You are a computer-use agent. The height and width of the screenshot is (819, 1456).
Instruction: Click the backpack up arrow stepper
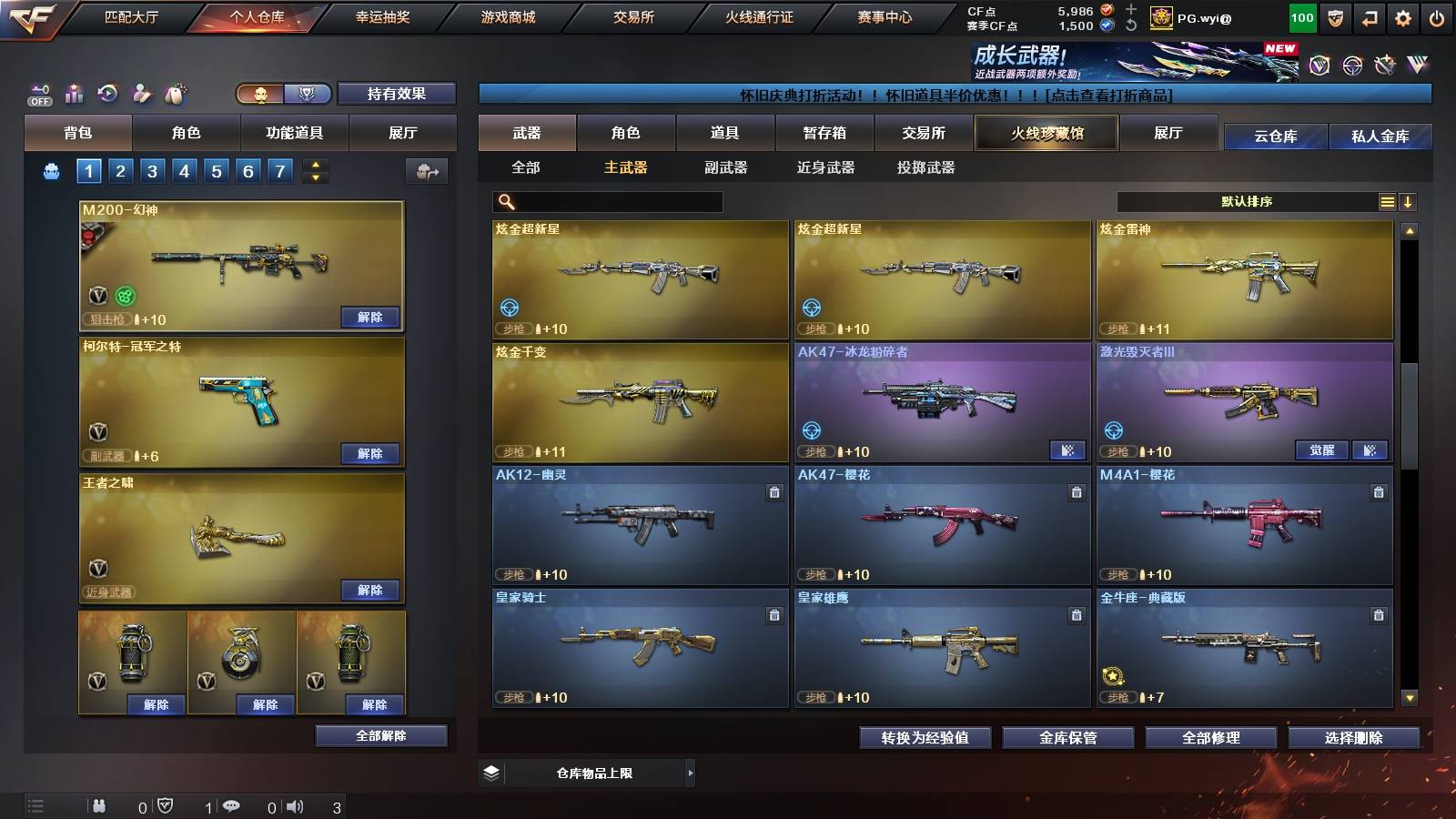[x=314, y=164]
